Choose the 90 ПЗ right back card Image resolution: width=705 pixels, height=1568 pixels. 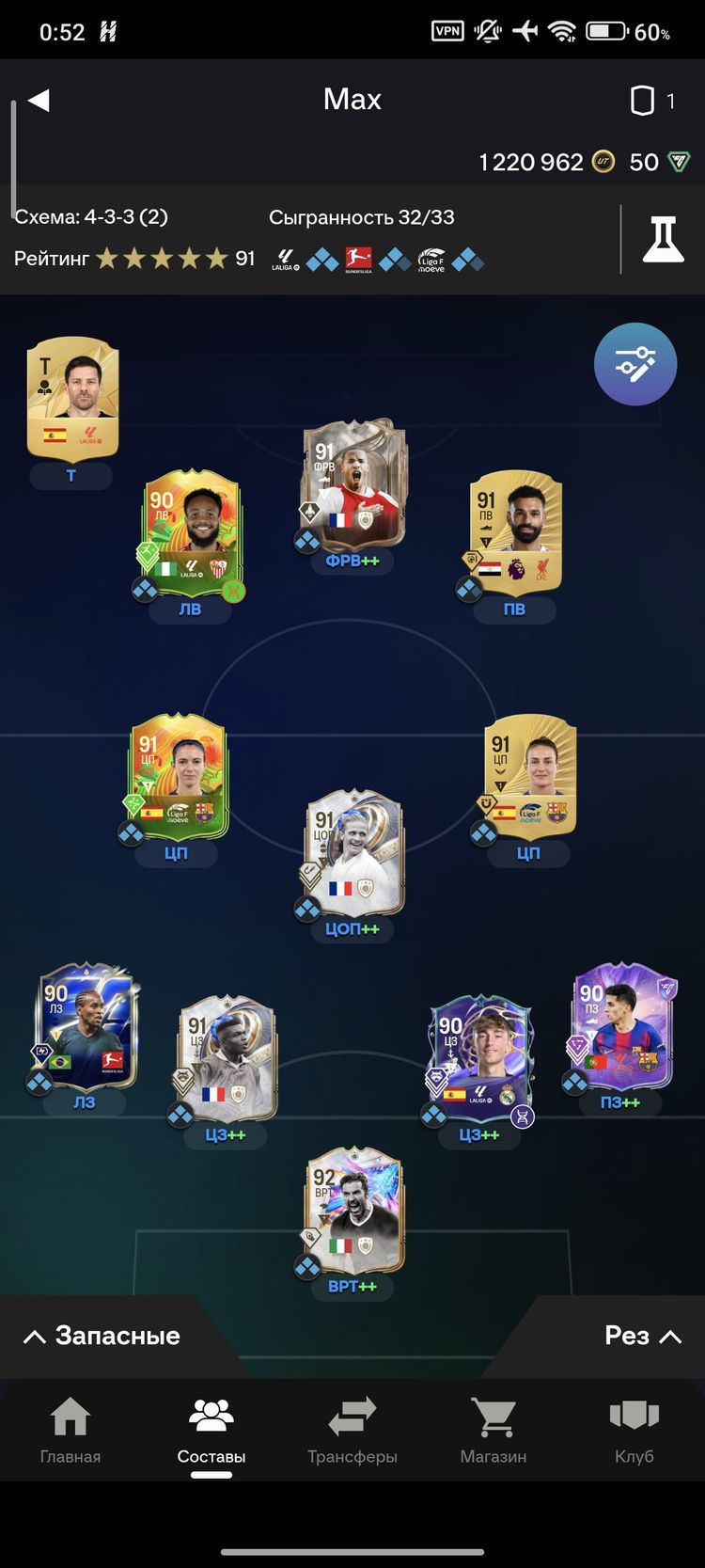[x=621, y=1027]
